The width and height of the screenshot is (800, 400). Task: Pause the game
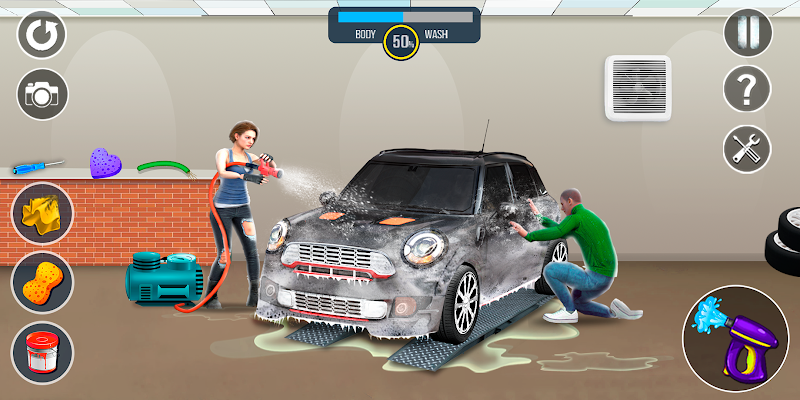coord(748,33)
